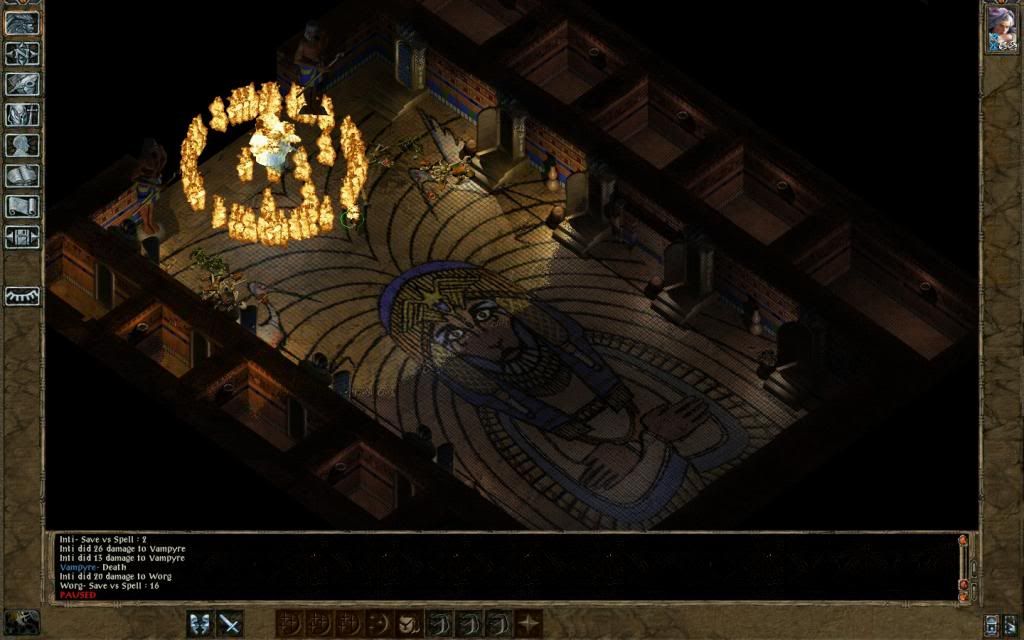The image size is (1024, 640).
Task: Activate the four-pointed star special ability button
Action: coord(528,624)
